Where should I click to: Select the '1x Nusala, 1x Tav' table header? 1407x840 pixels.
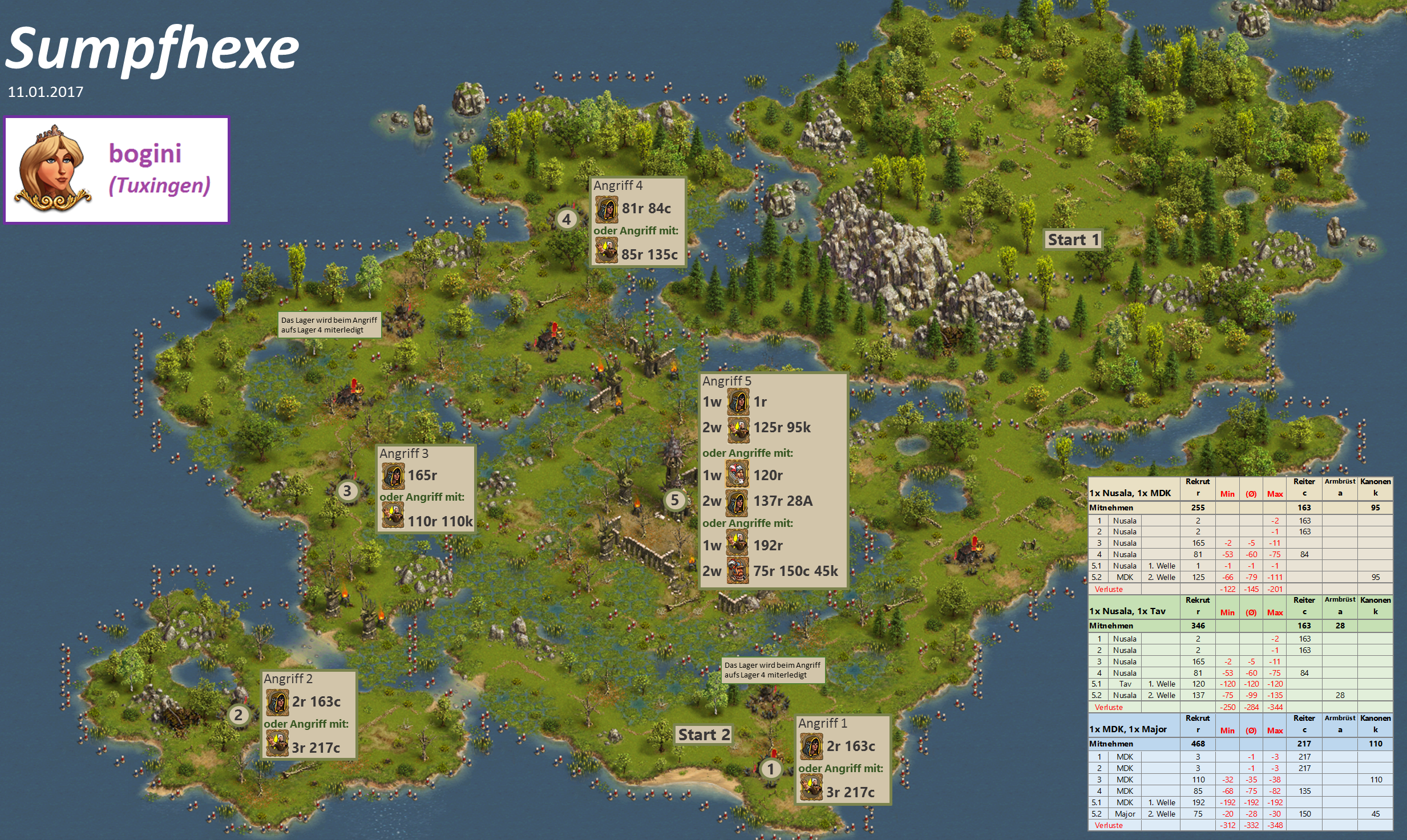tap(1127, 611)
